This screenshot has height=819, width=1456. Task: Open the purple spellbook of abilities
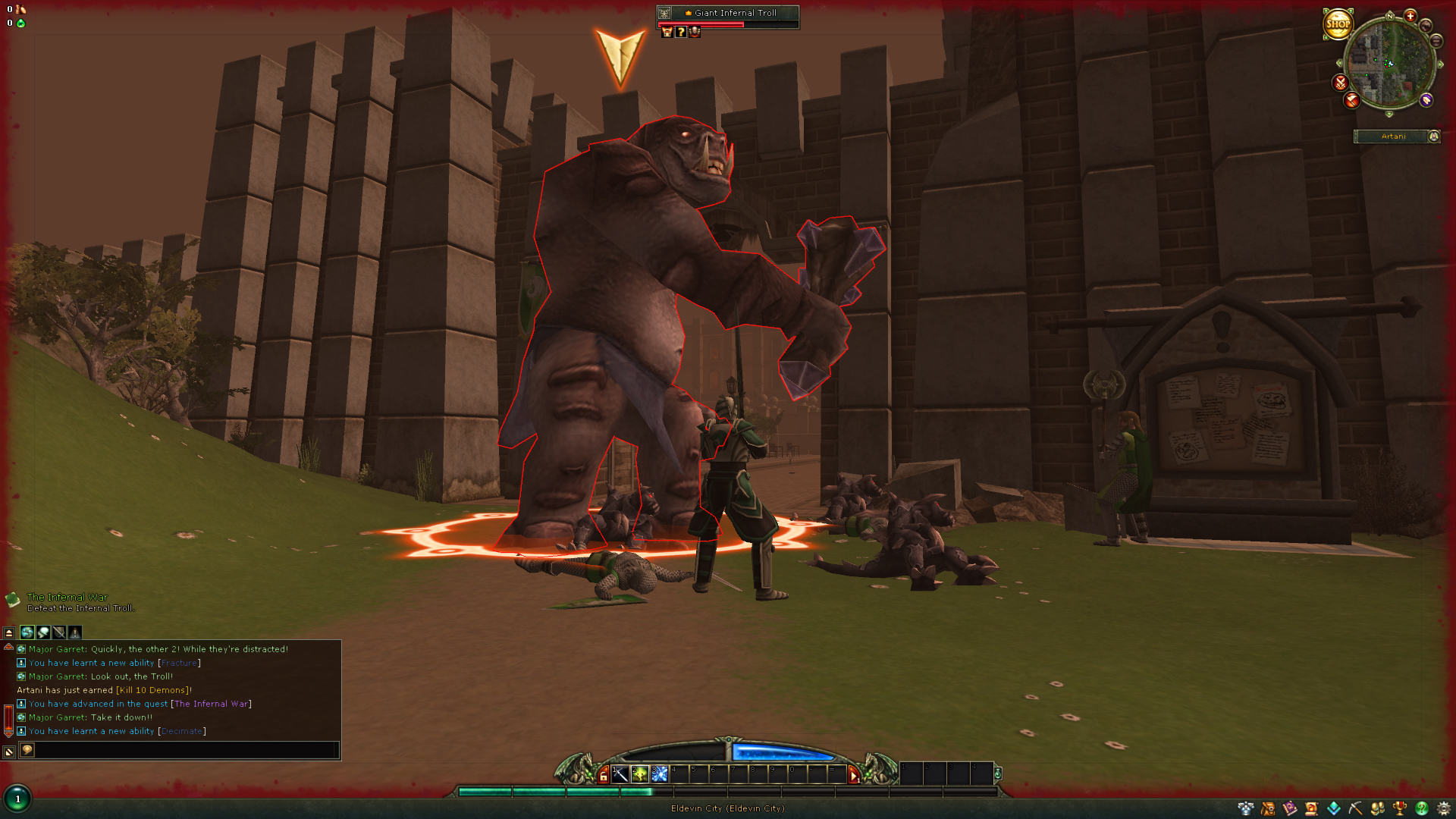[1289, 808]
